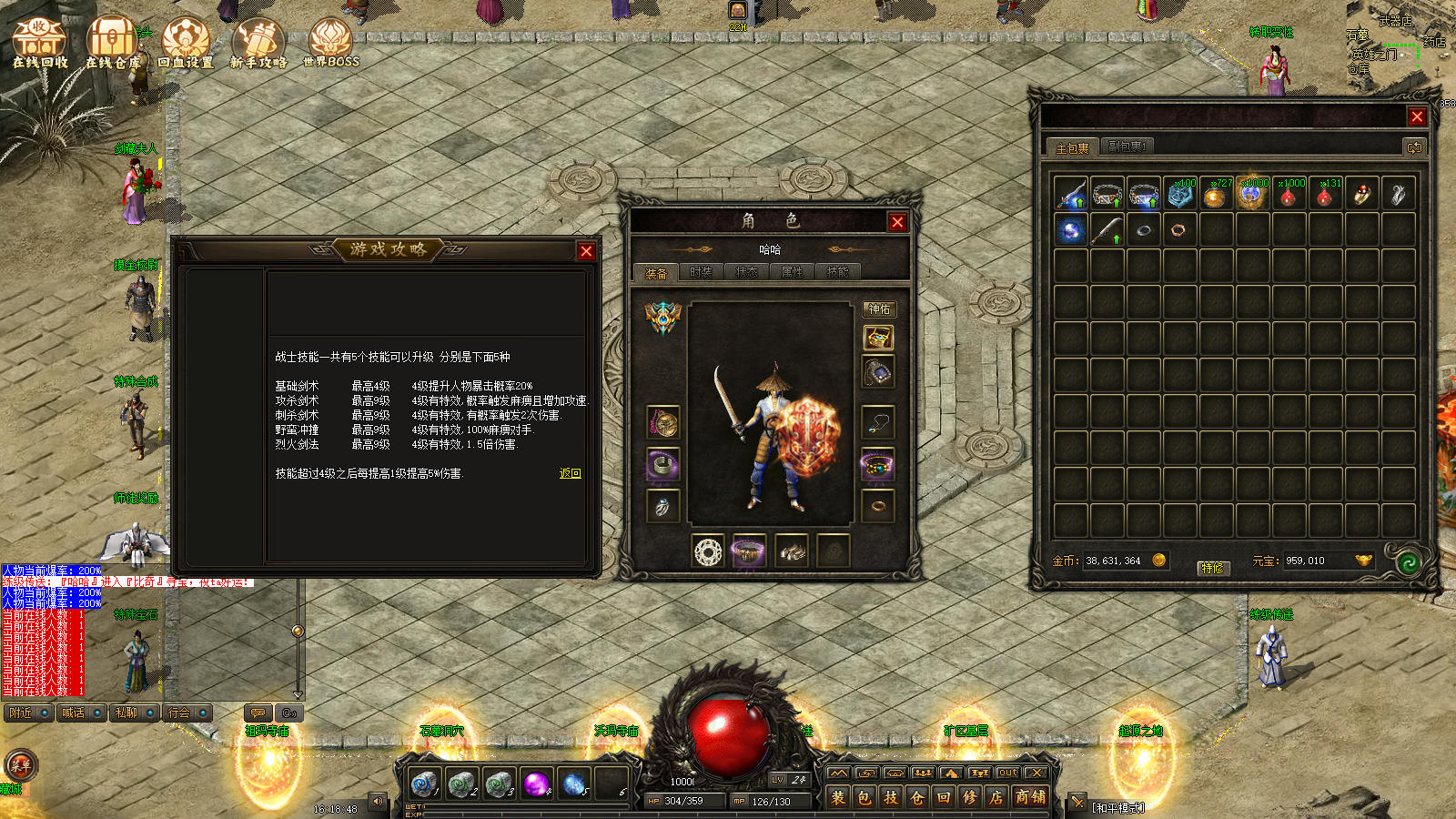
Task: Use the purple orb skill in hotbar slot 4
Action: click(x=536, y=783)
